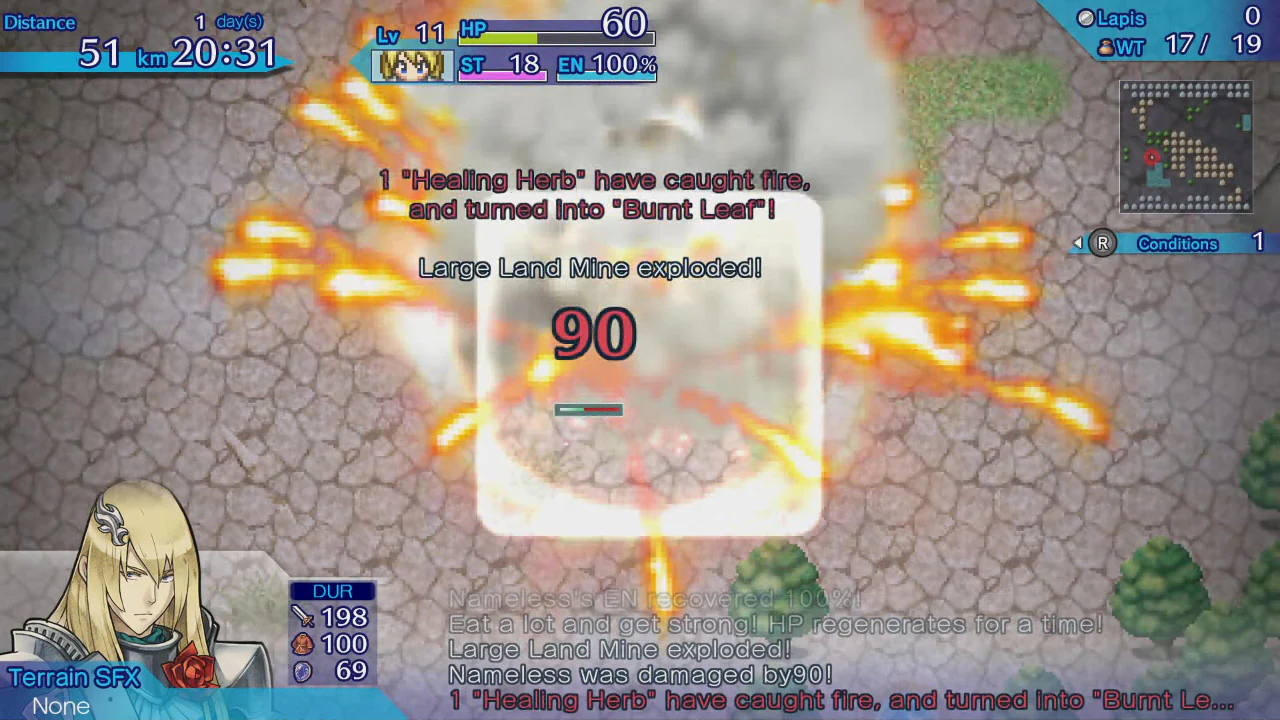The height and width of the screenshot is (720, 1280).
Task: Click the Terrain SFX label
Action: 75,677
